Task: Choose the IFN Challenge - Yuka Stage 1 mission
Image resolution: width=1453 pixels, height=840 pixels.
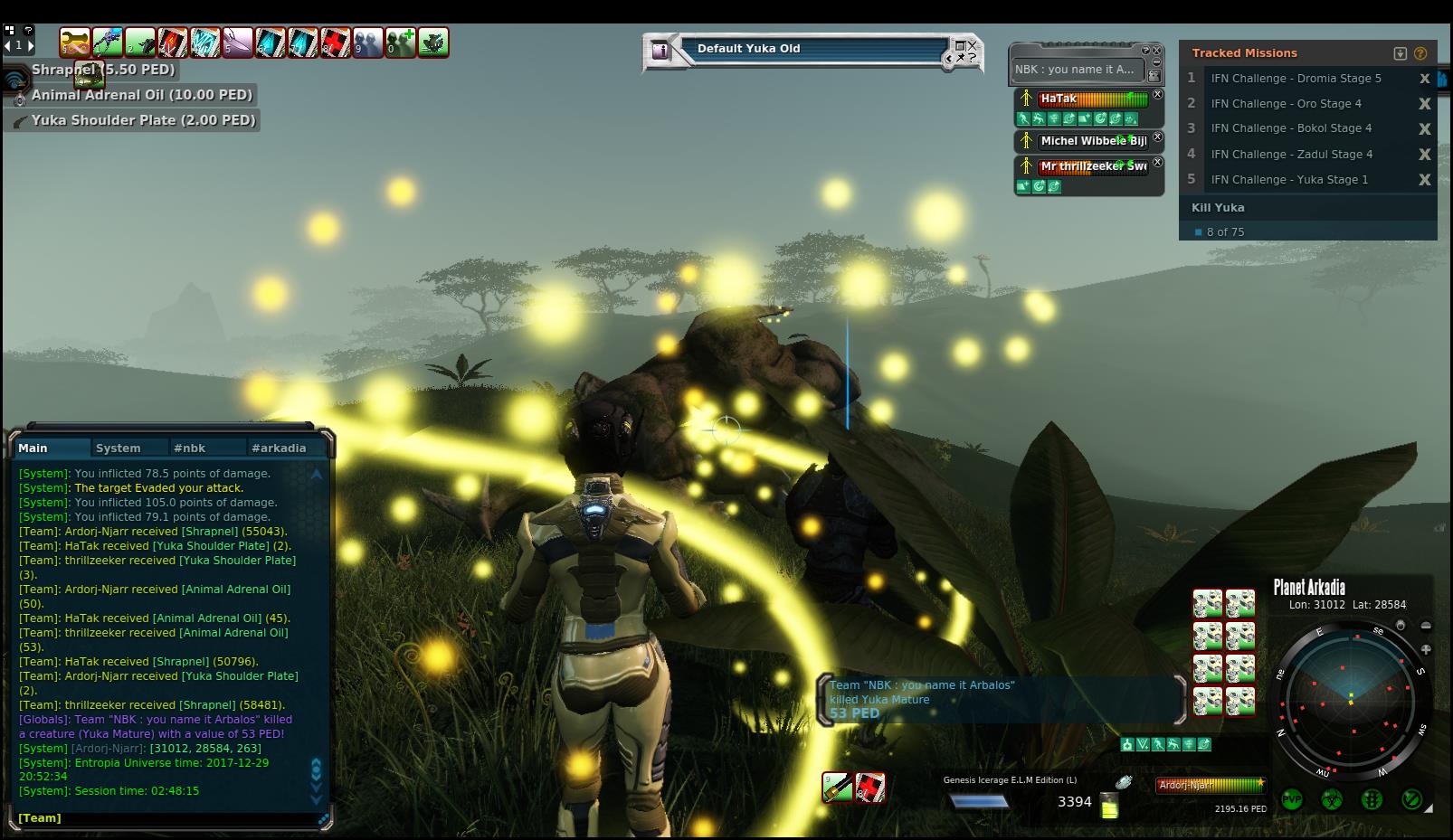Action: pyautogui.click(x=1289, y=179)
